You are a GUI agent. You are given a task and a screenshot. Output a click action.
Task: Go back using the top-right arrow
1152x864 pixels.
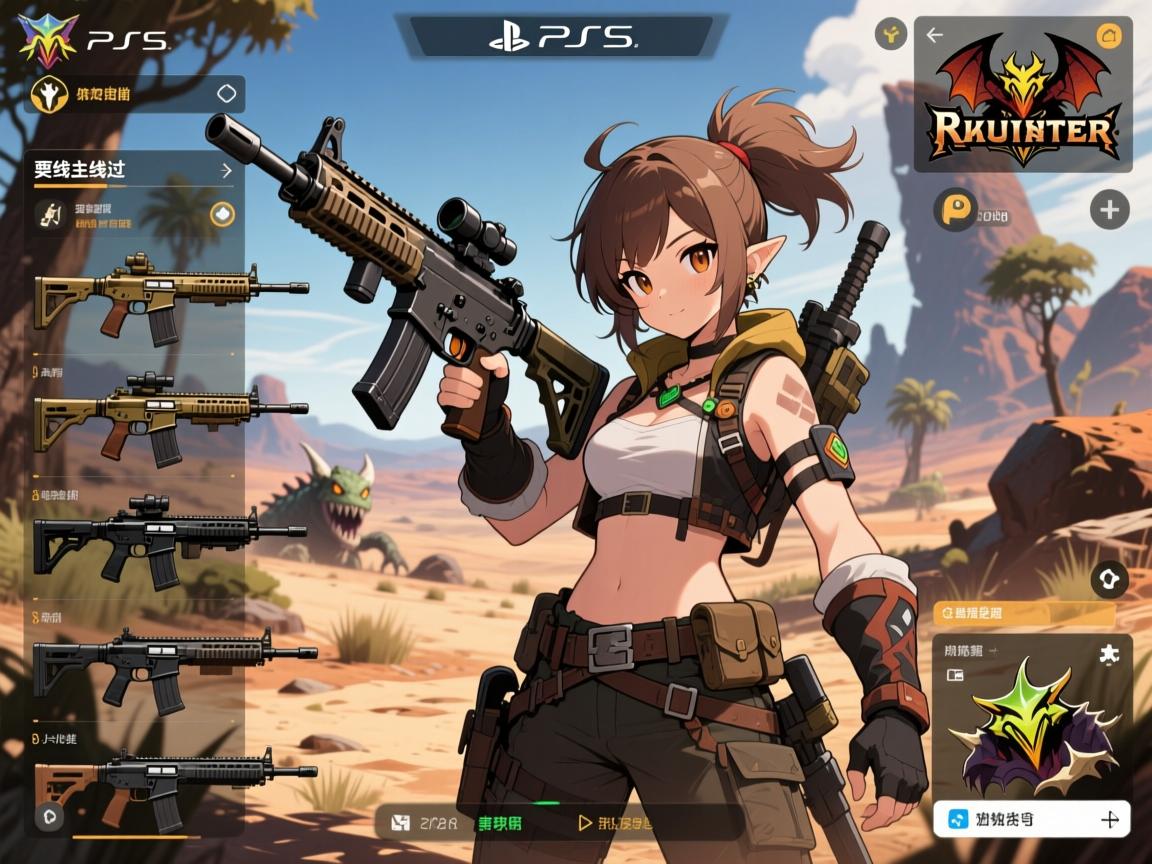pyautogui.click(x=935, y=36)
